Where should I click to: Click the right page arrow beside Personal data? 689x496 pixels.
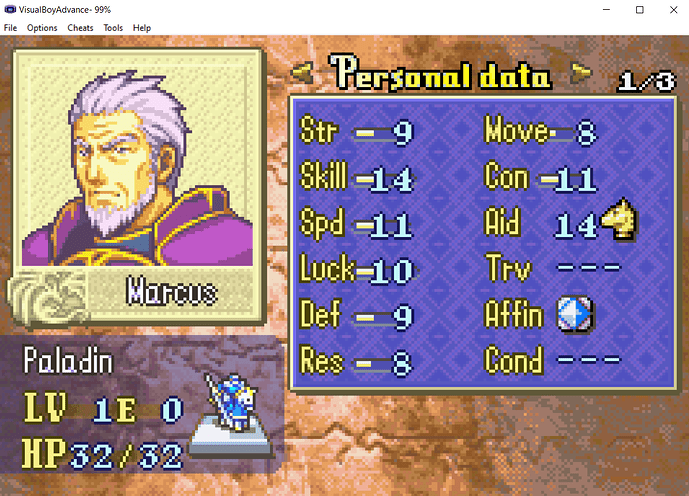580,73
